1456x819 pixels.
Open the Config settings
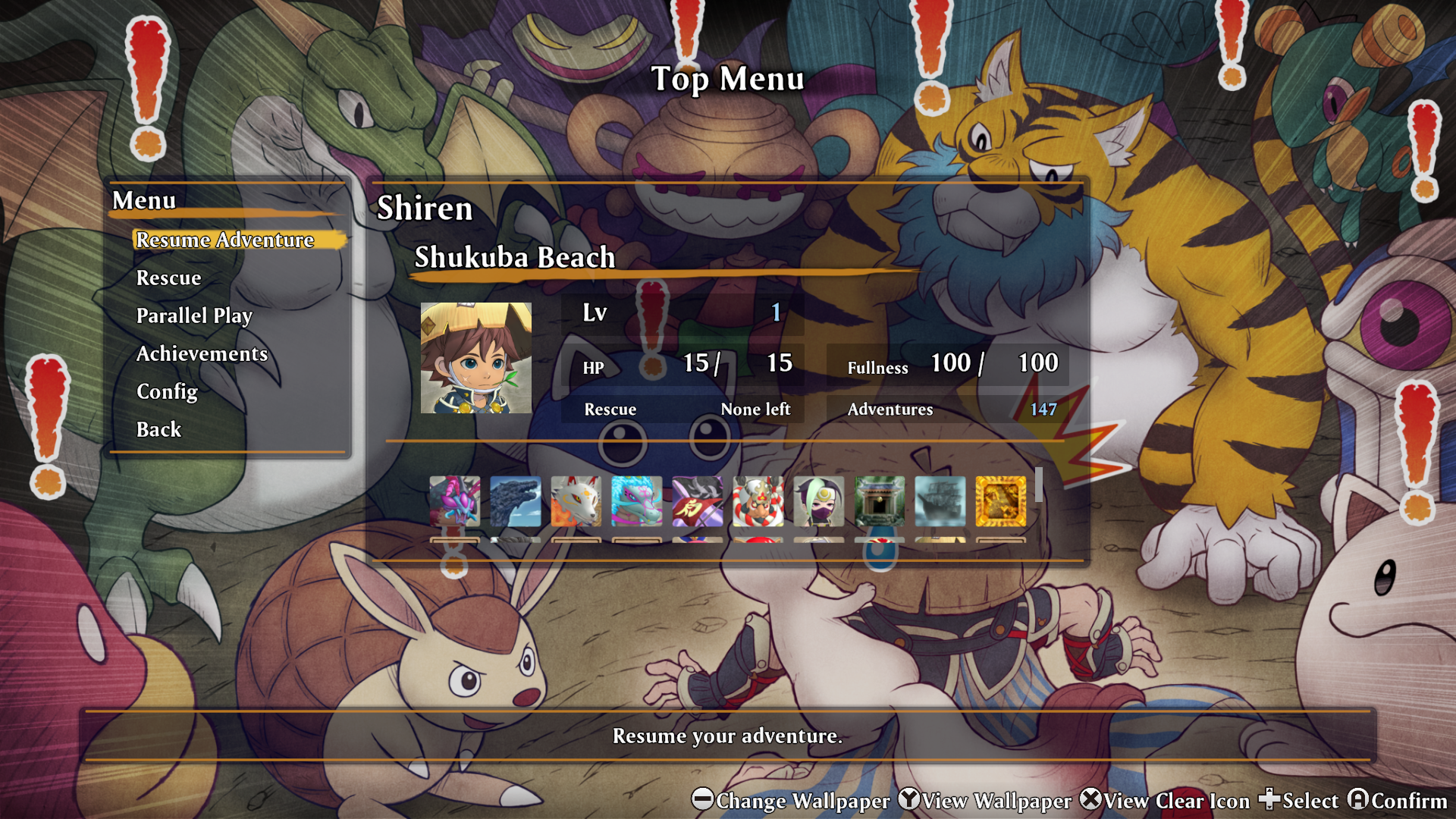167,392
